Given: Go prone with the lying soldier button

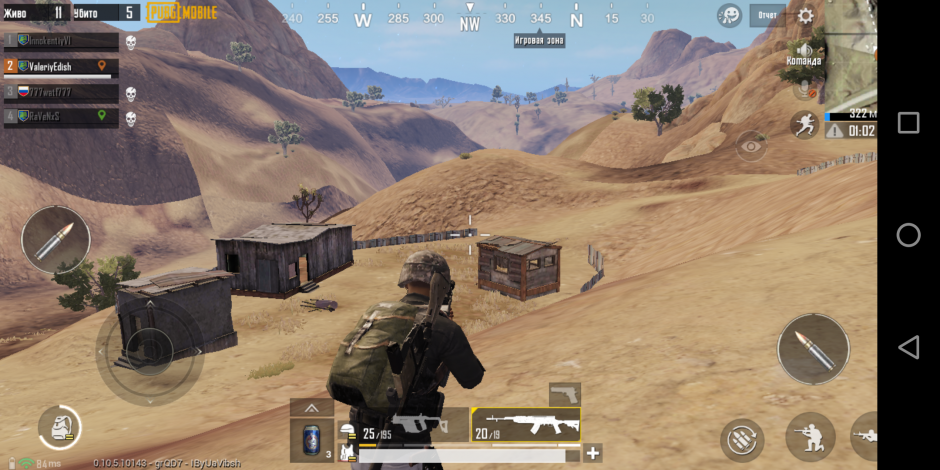Looking at the screenshot, I should click(866, 437).
